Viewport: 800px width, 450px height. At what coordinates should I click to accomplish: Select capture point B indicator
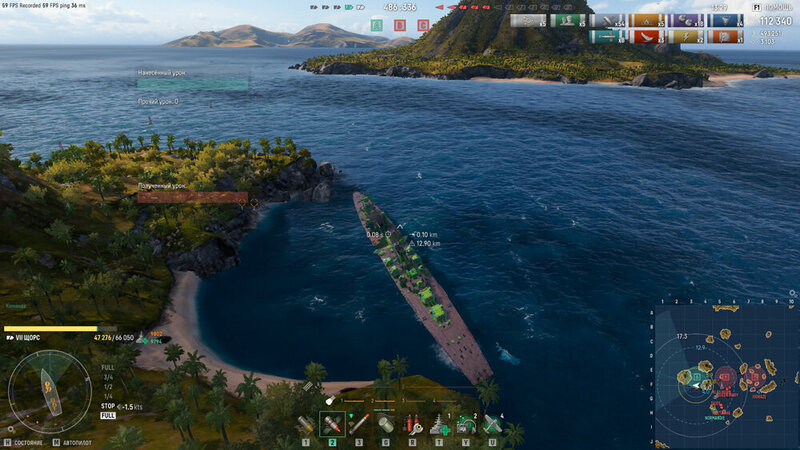pos(400,25)
